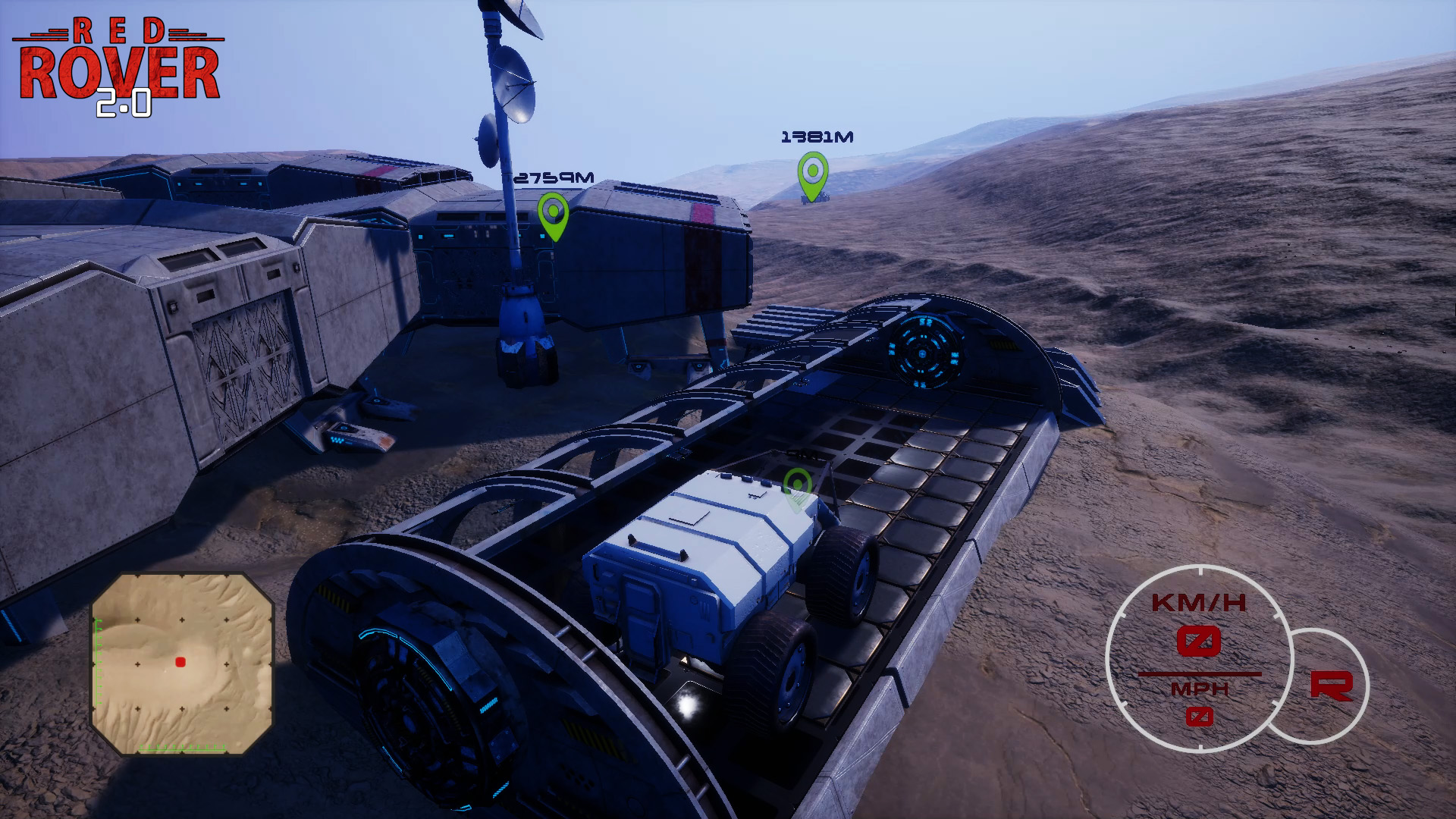This screenshot has width=1456, height=819.
Task: Click the waypoint marker above the rover
Action: click(797, 488)
